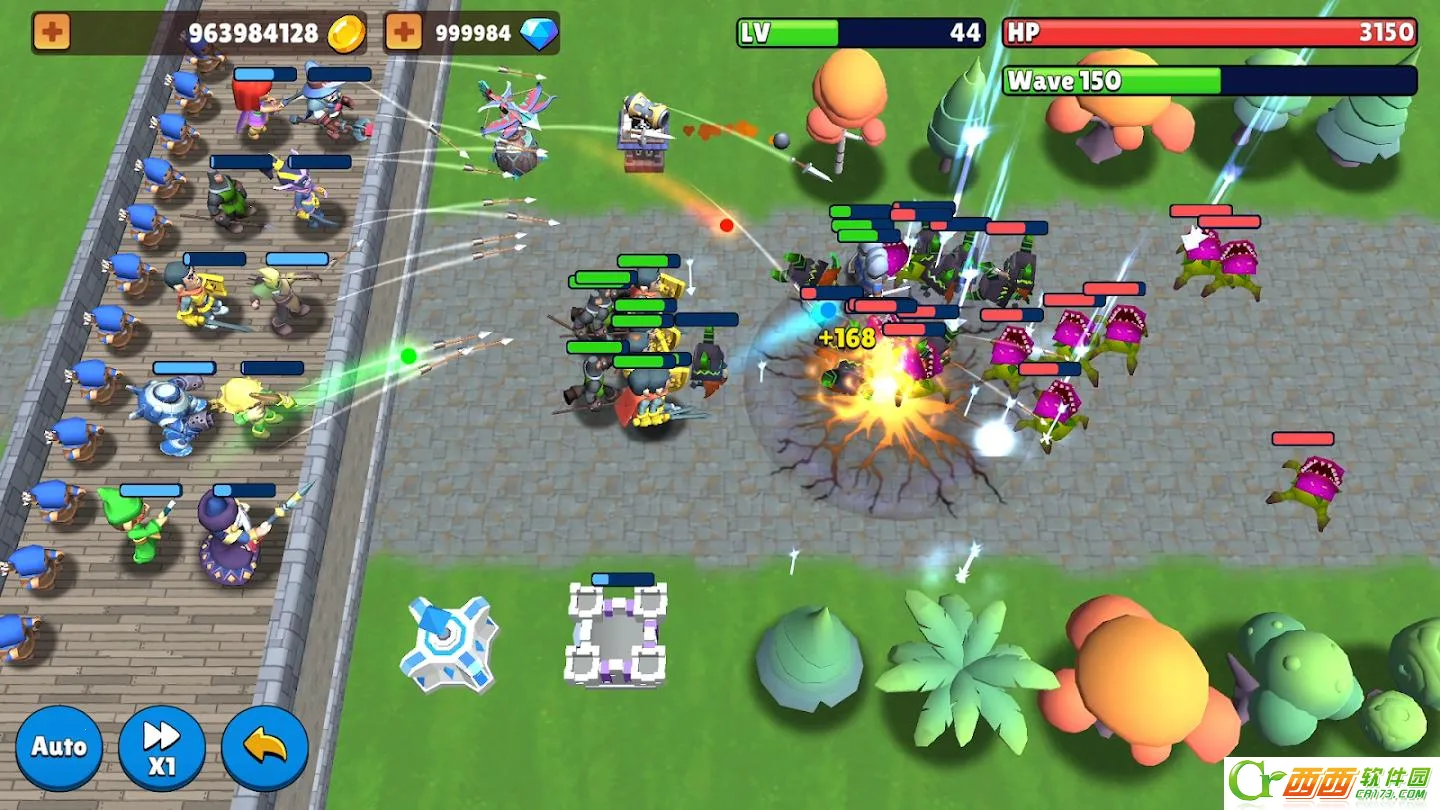Change game speed with the X1 fast-forward button

162,747
